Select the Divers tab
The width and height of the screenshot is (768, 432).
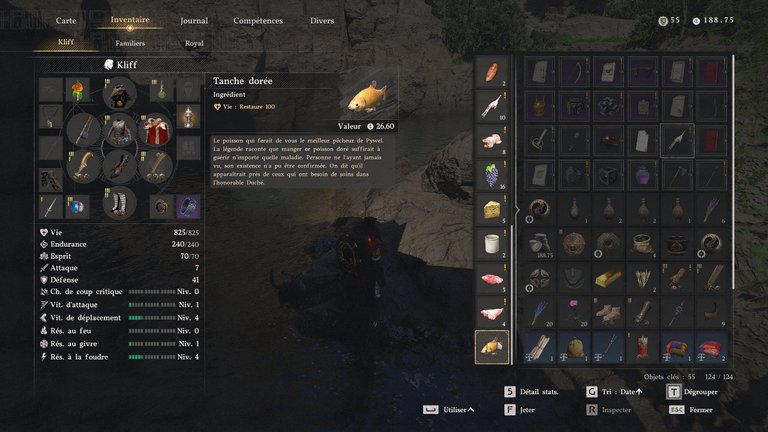(x=322, y=20)
